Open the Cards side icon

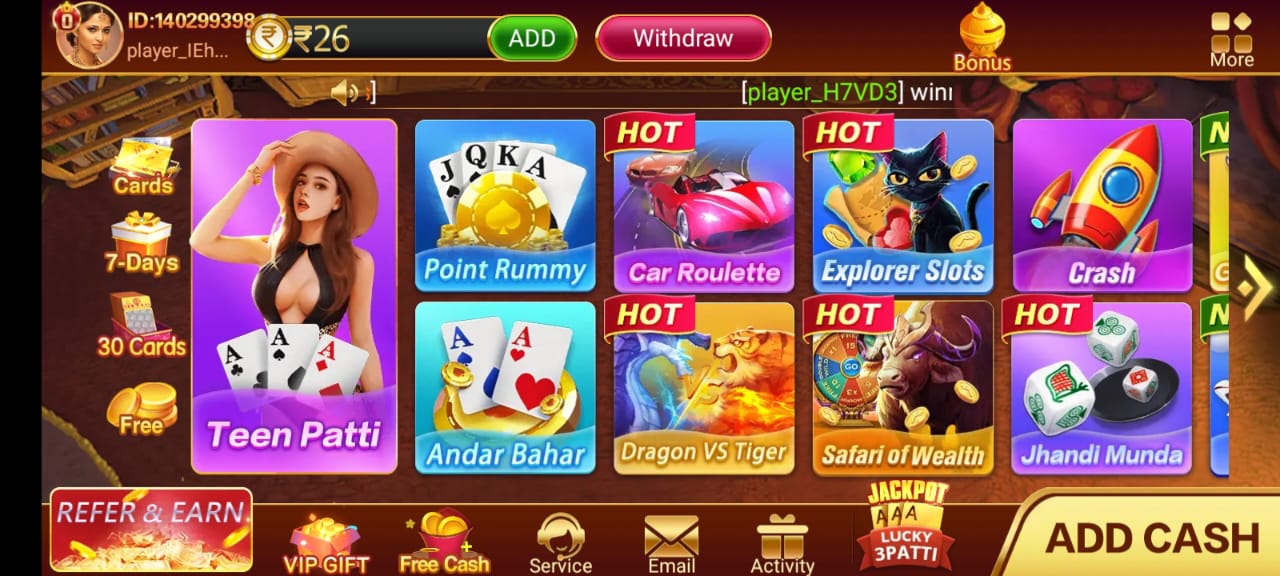point(142,167)
